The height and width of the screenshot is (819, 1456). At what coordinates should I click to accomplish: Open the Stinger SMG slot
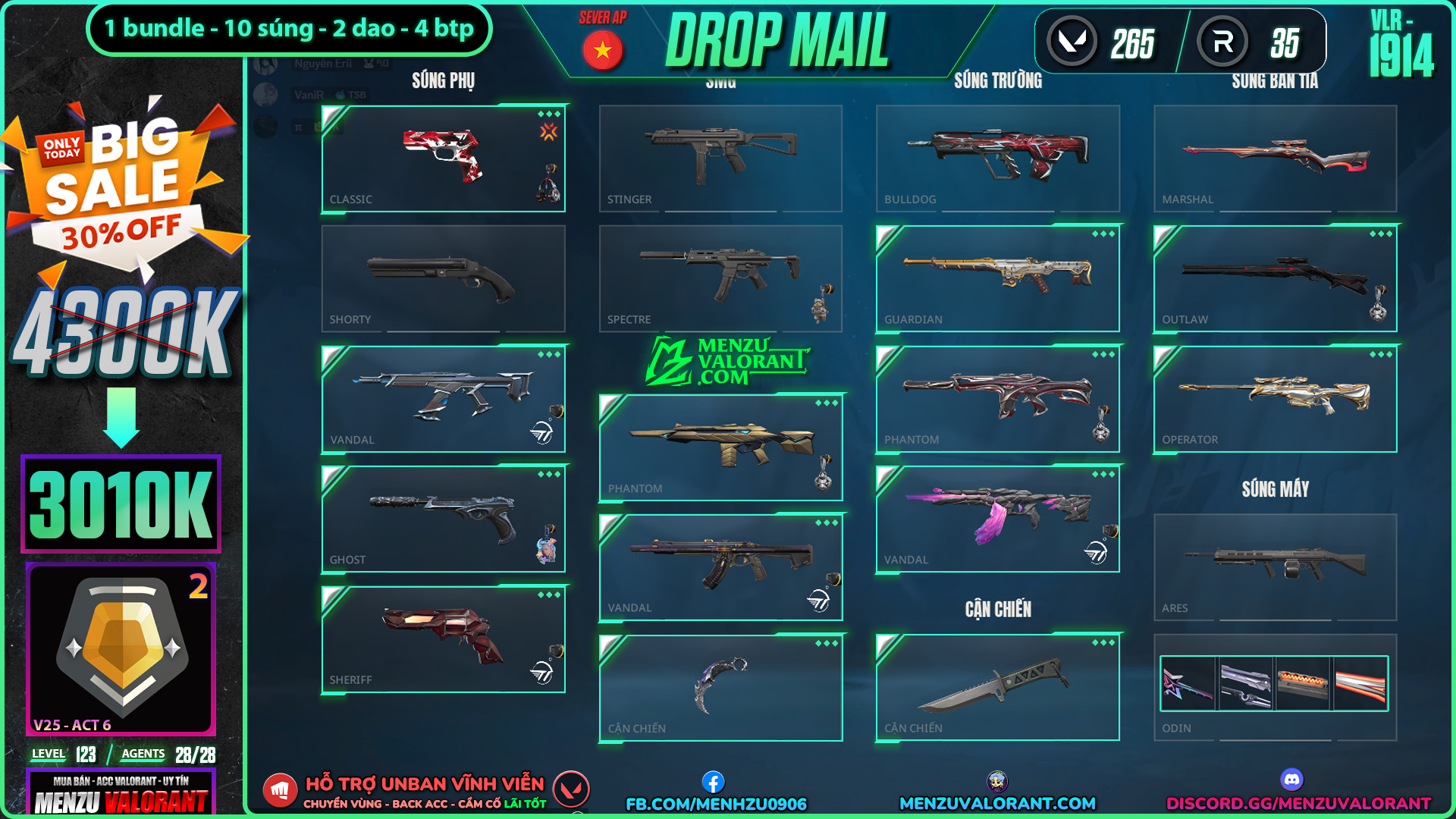[720, 158]
